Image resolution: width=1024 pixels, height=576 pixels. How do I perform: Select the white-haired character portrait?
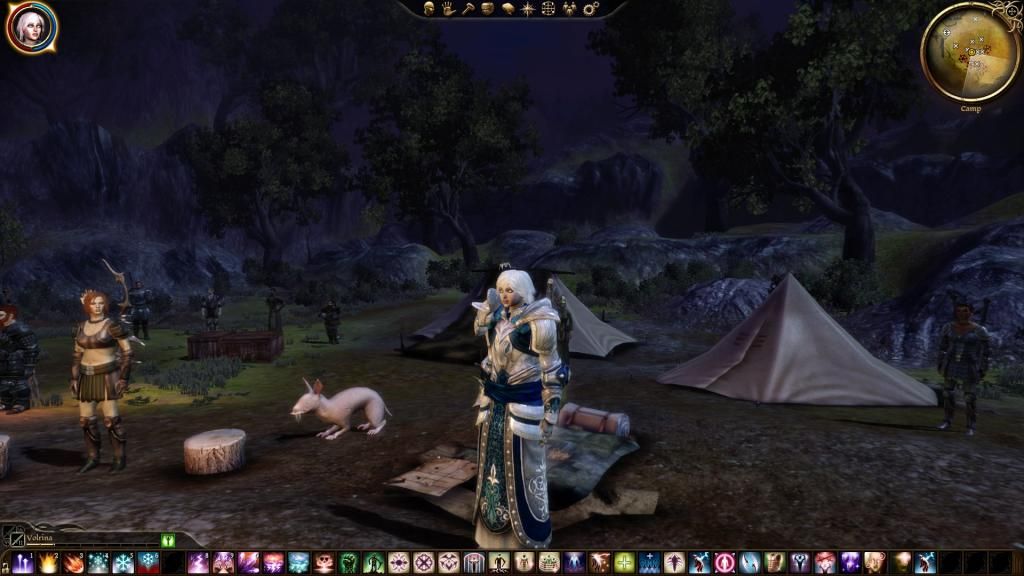pos(30,28)
